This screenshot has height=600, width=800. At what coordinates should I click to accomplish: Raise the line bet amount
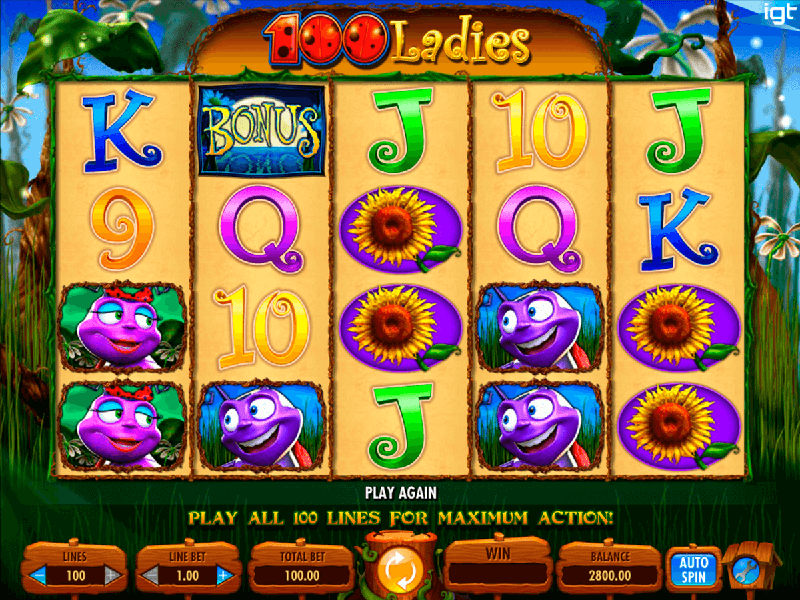(222, 577)
